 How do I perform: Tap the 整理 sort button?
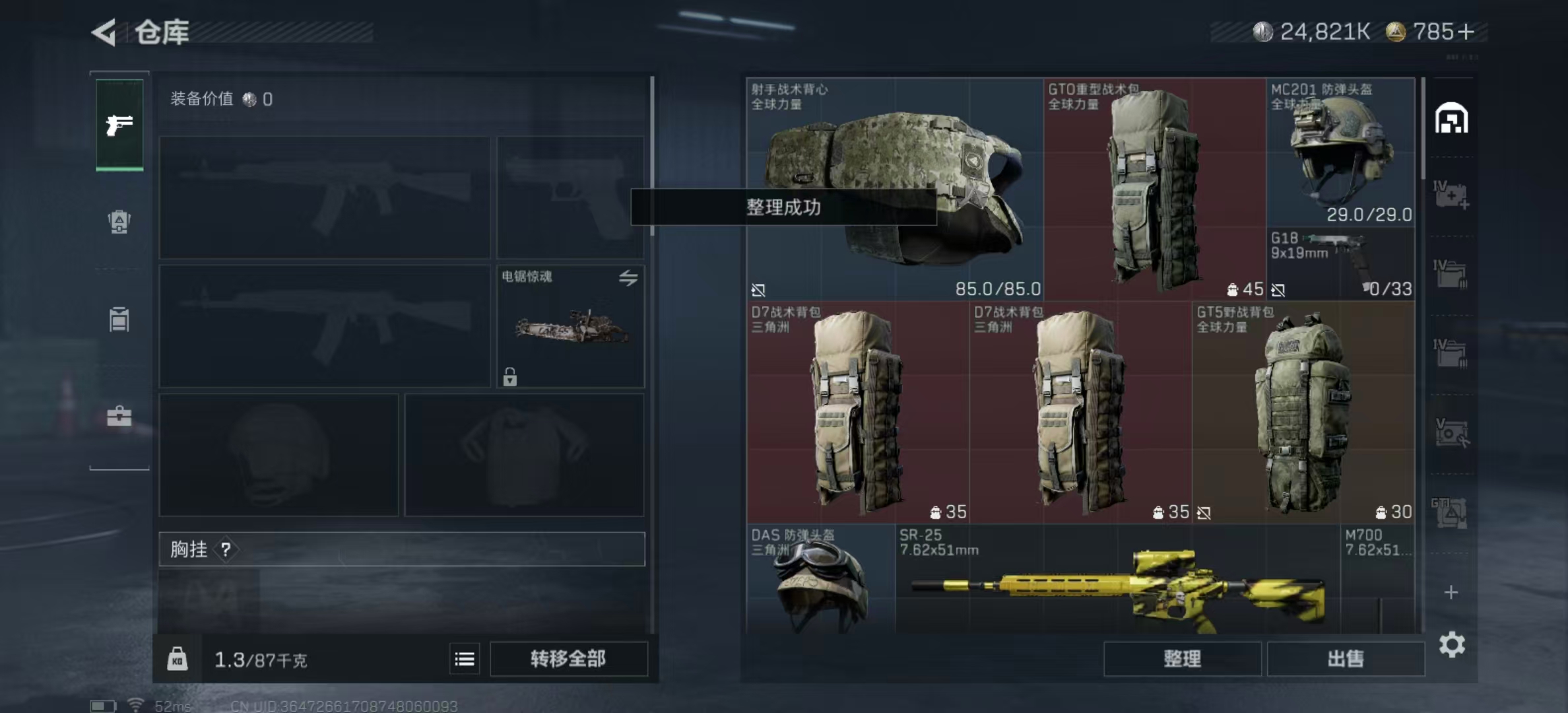point(1182,658)
